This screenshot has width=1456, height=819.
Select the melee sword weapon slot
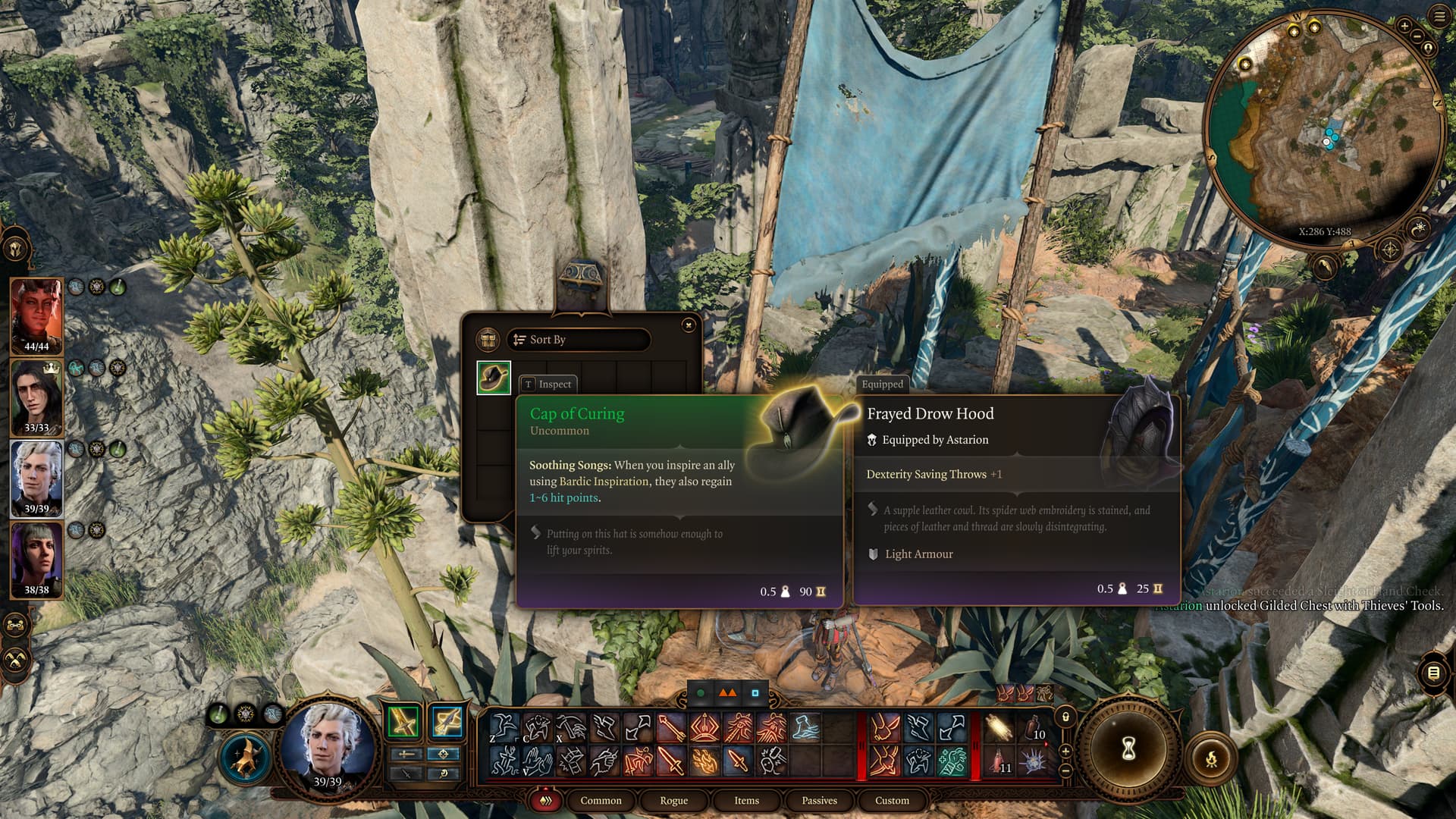[403, 722]
